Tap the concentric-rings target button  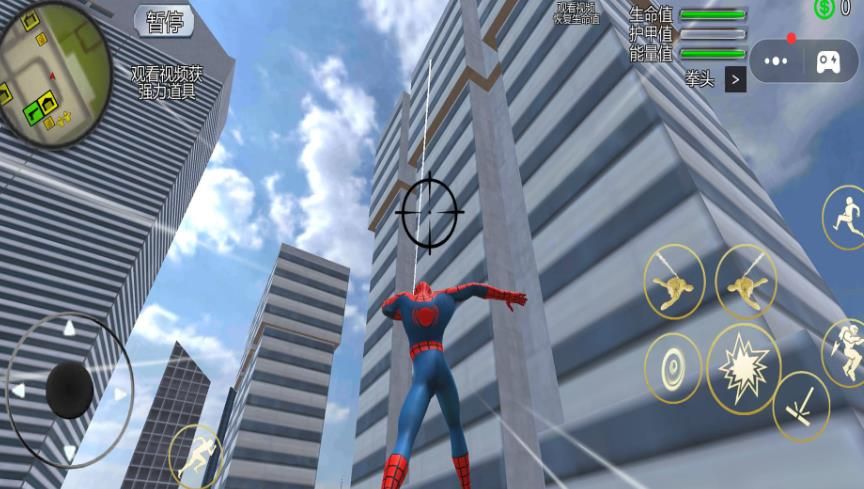point(673,368)
